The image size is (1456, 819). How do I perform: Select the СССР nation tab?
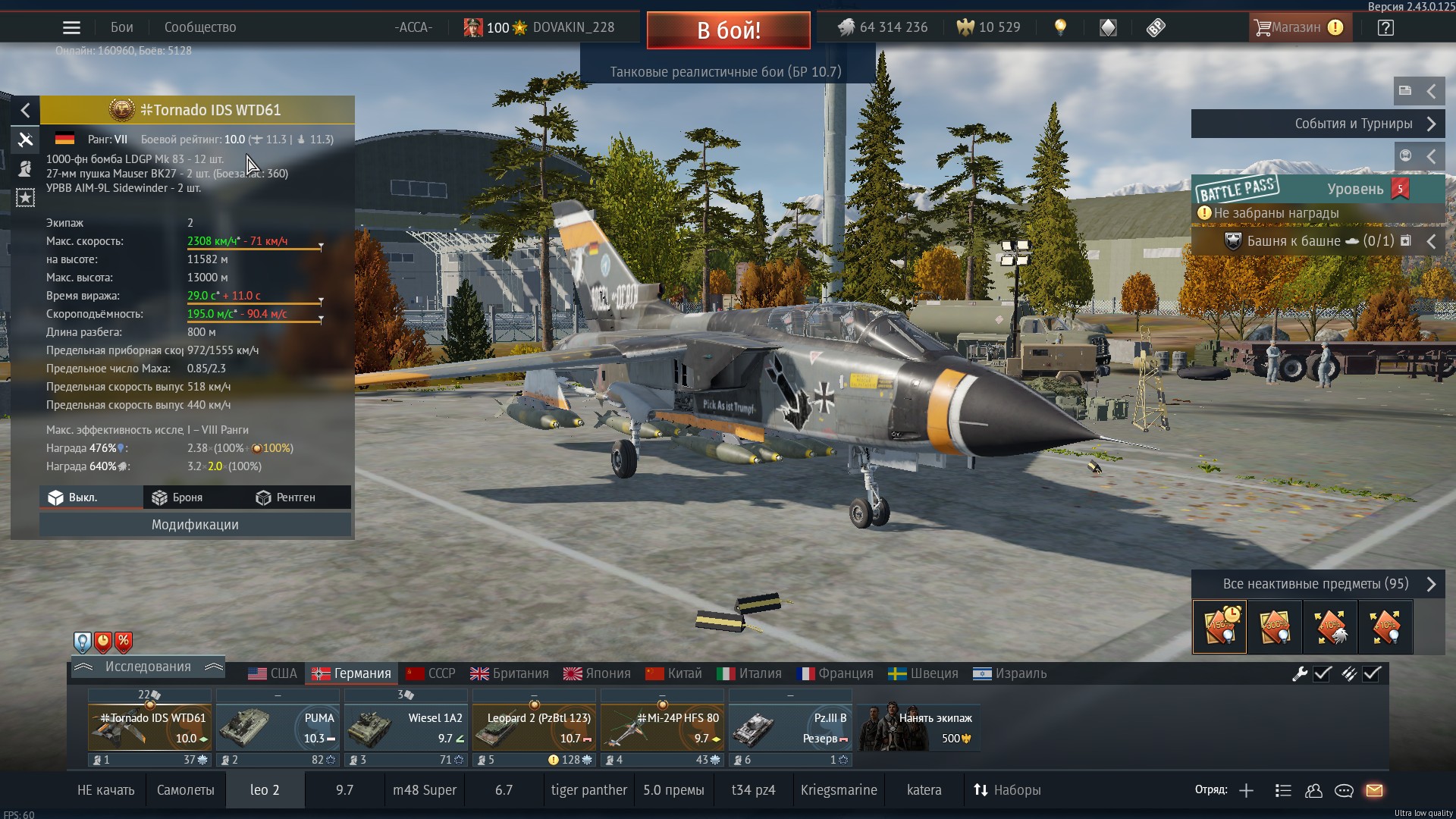pyautogui.click(x=431, y=673)
